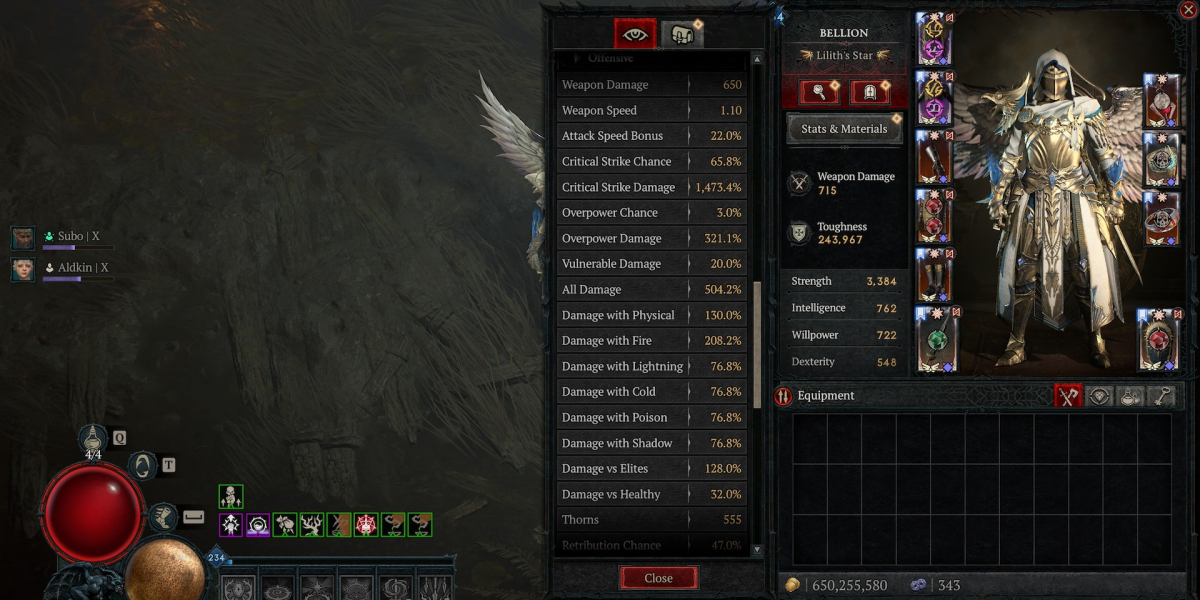The image size is (1200, 600).
Task: Show the key items inventory tab
Action: coord(1161,396)
